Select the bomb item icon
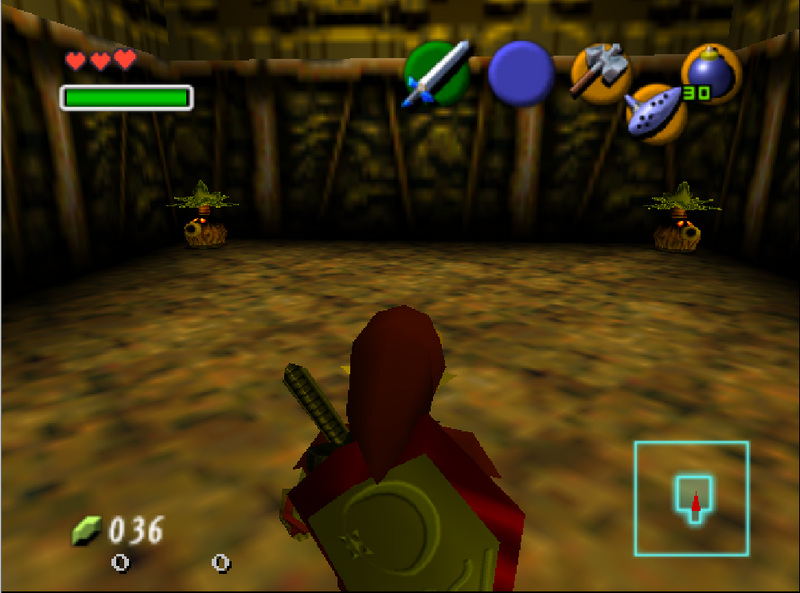Image resolution: width=800 pixels, height=593 pixels. (x=709, y=73)
